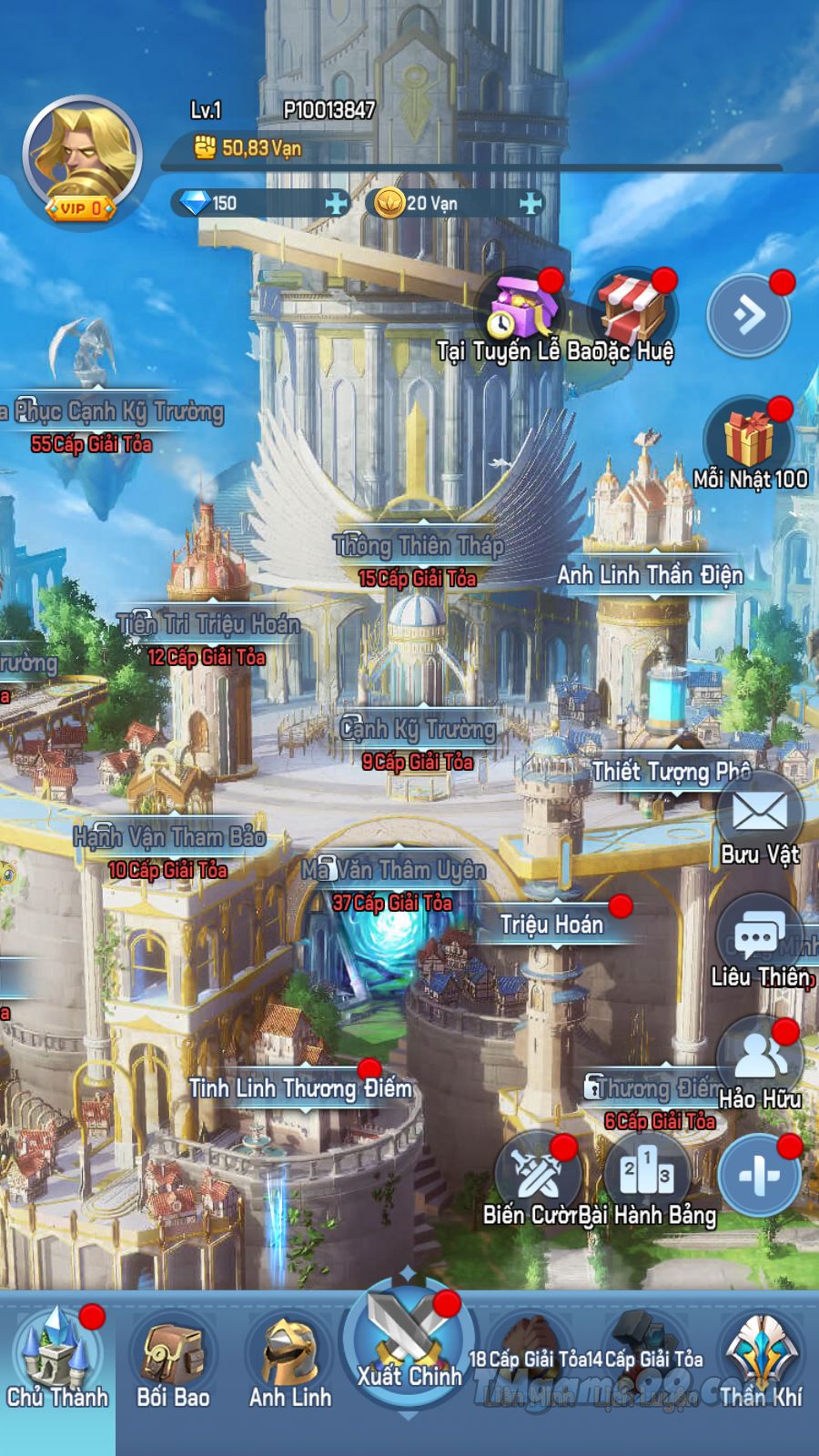Open the Liêu Thiên chat

pos(759,937)
